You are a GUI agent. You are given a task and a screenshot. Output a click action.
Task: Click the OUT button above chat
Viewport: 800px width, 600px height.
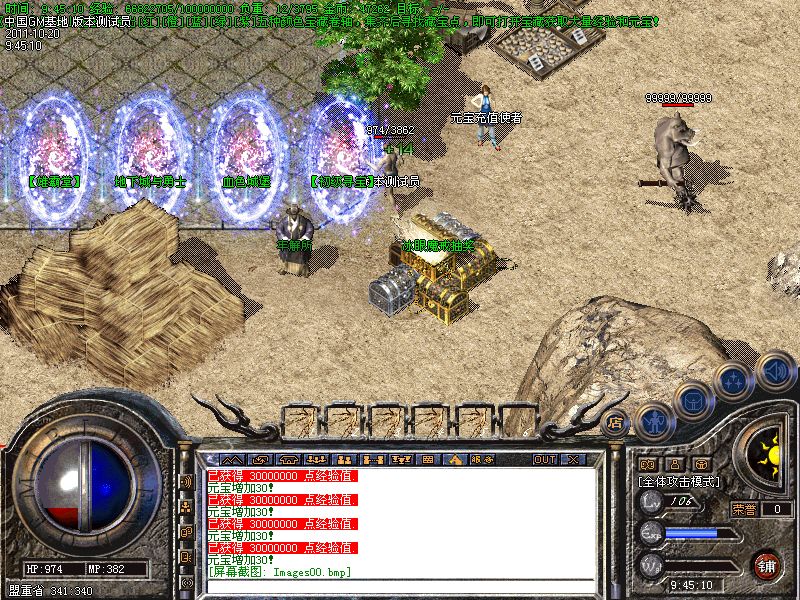(544, 460)
